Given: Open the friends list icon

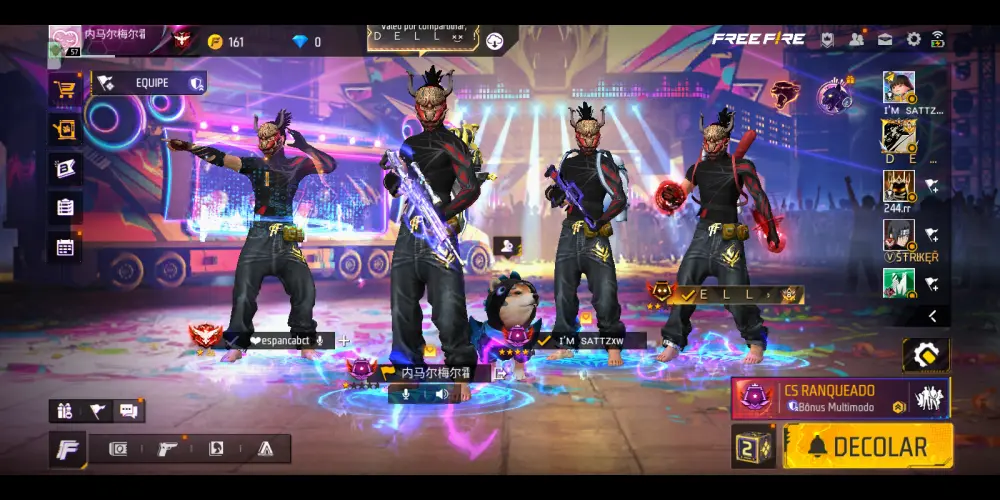Looking at the screenshot, I should 857,40.
